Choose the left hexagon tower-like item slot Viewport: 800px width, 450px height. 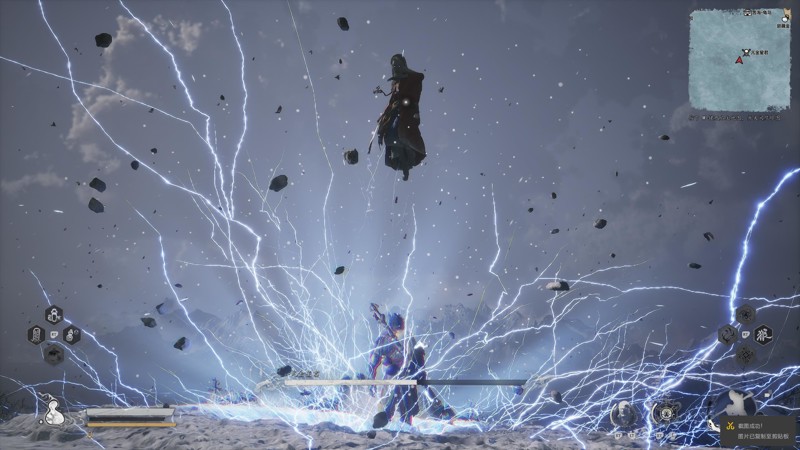coord(36,334)
